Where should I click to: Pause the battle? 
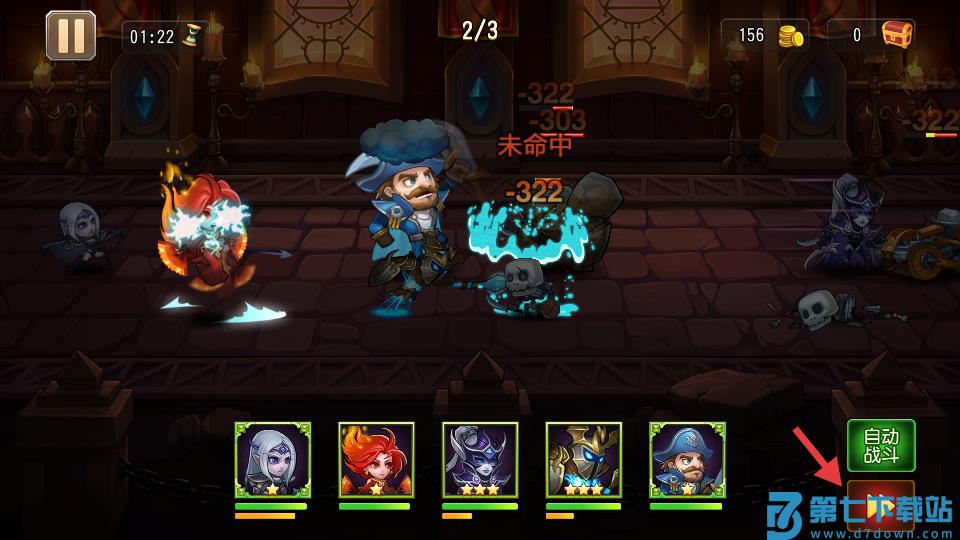pyautogui.click(x=70, y=35)
